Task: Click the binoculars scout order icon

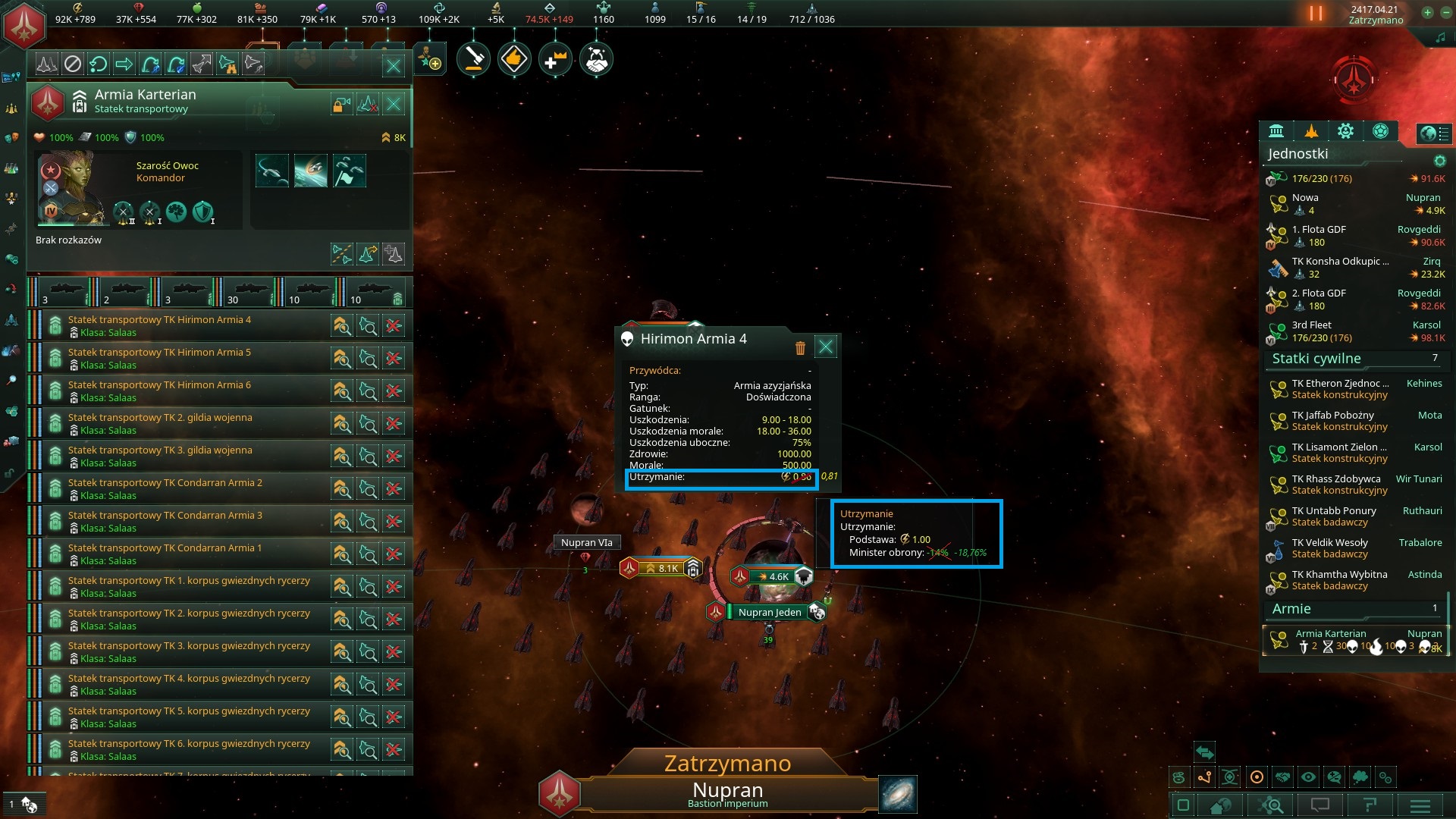Action: click(228, 64)
